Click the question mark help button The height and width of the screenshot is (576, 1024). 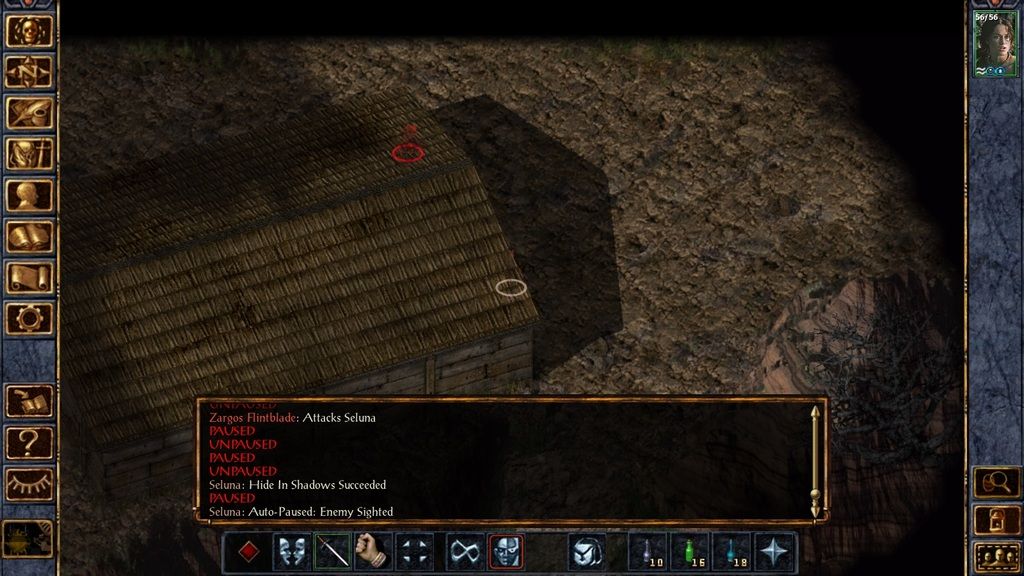(x=29, y=442)
